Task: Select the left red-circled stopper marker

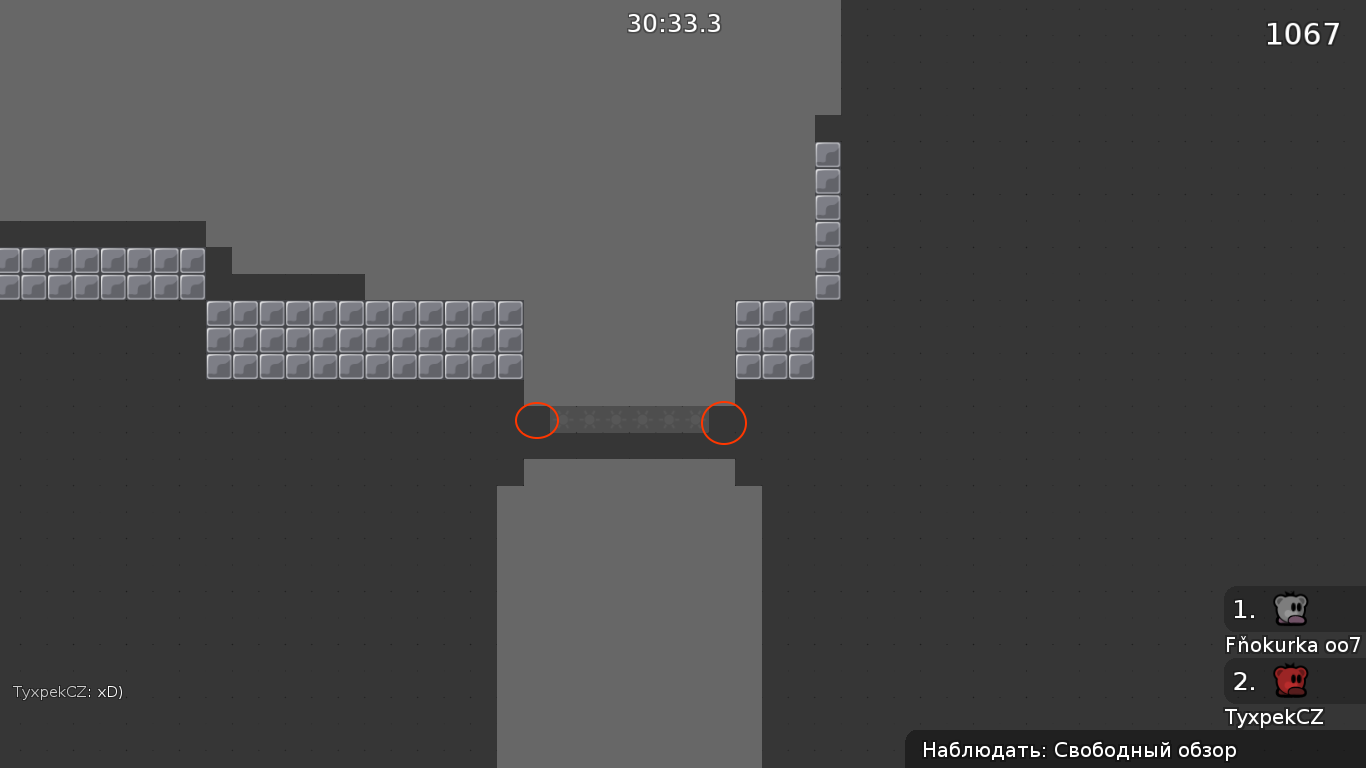Action: pos(537,421)
